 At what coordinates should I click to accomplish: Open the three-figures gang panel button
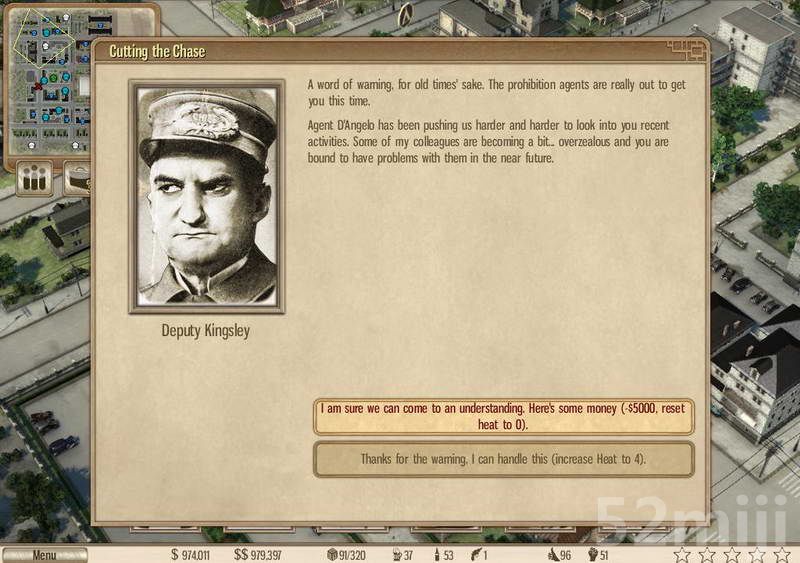[36, 181]
